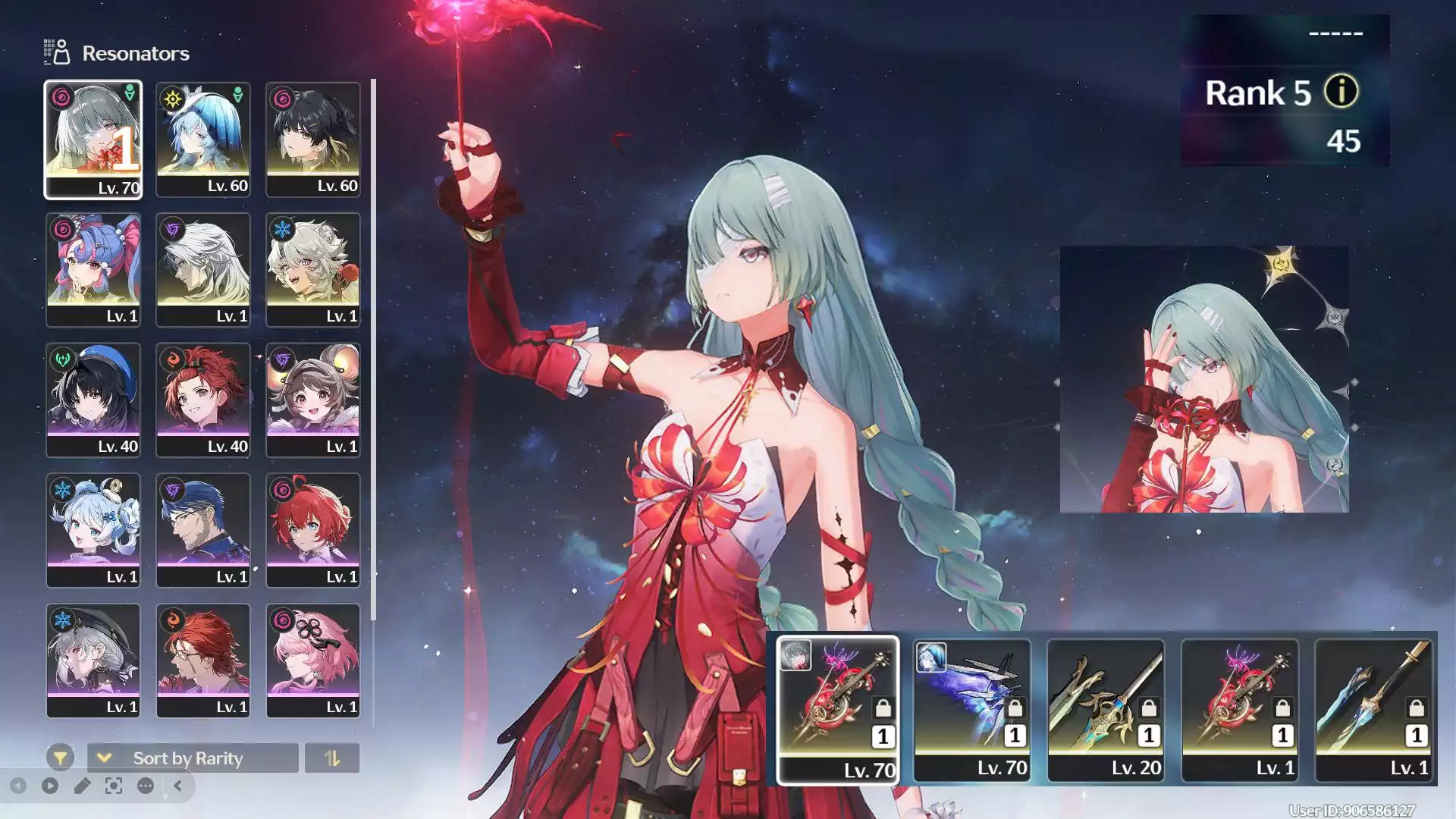Collapse the bottom toolbar with the chevron
The image size is (1456, 819).
point(177,786)
